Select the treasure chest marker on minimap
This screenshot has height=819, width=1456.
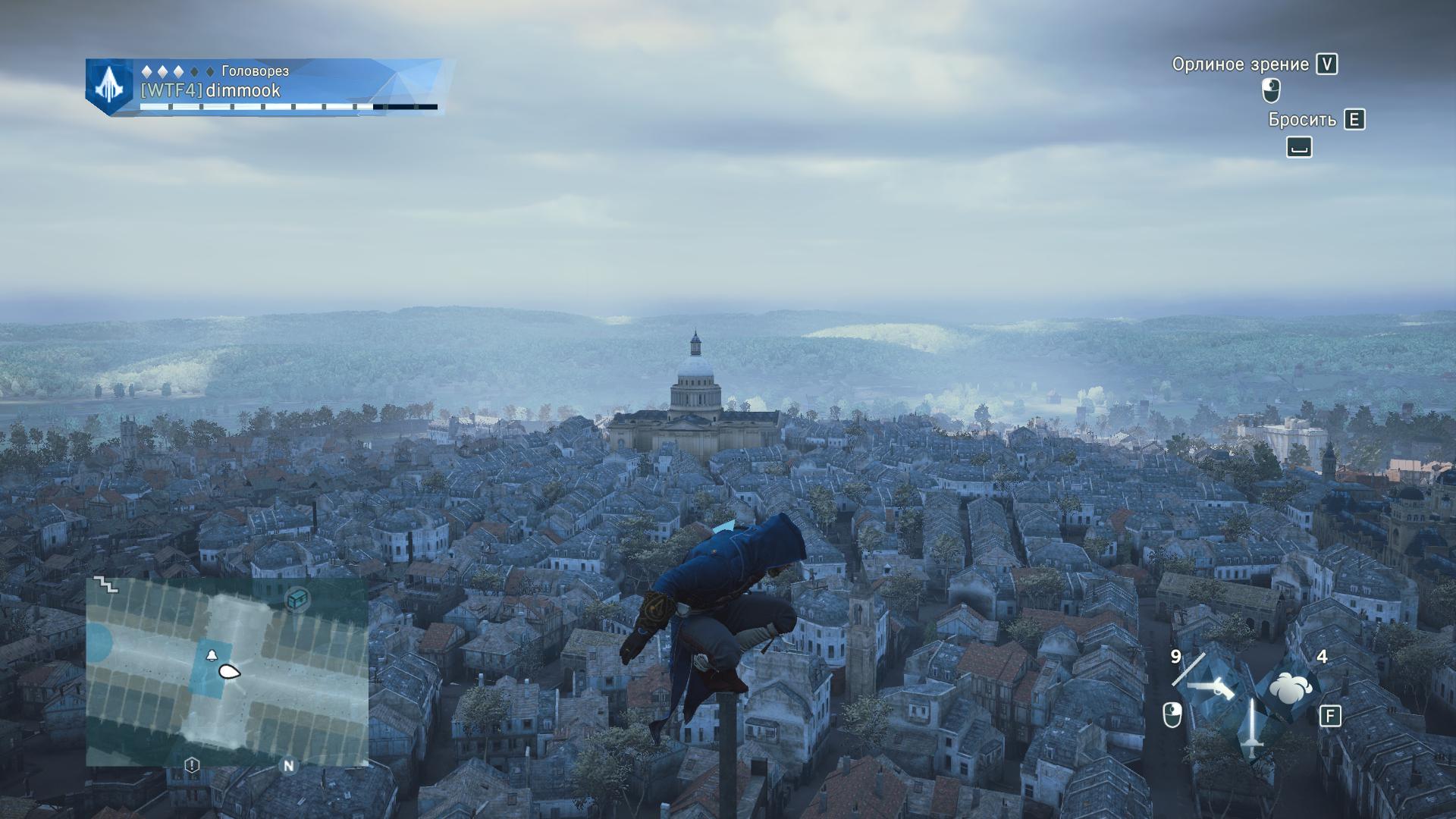(x=298, y=599)
